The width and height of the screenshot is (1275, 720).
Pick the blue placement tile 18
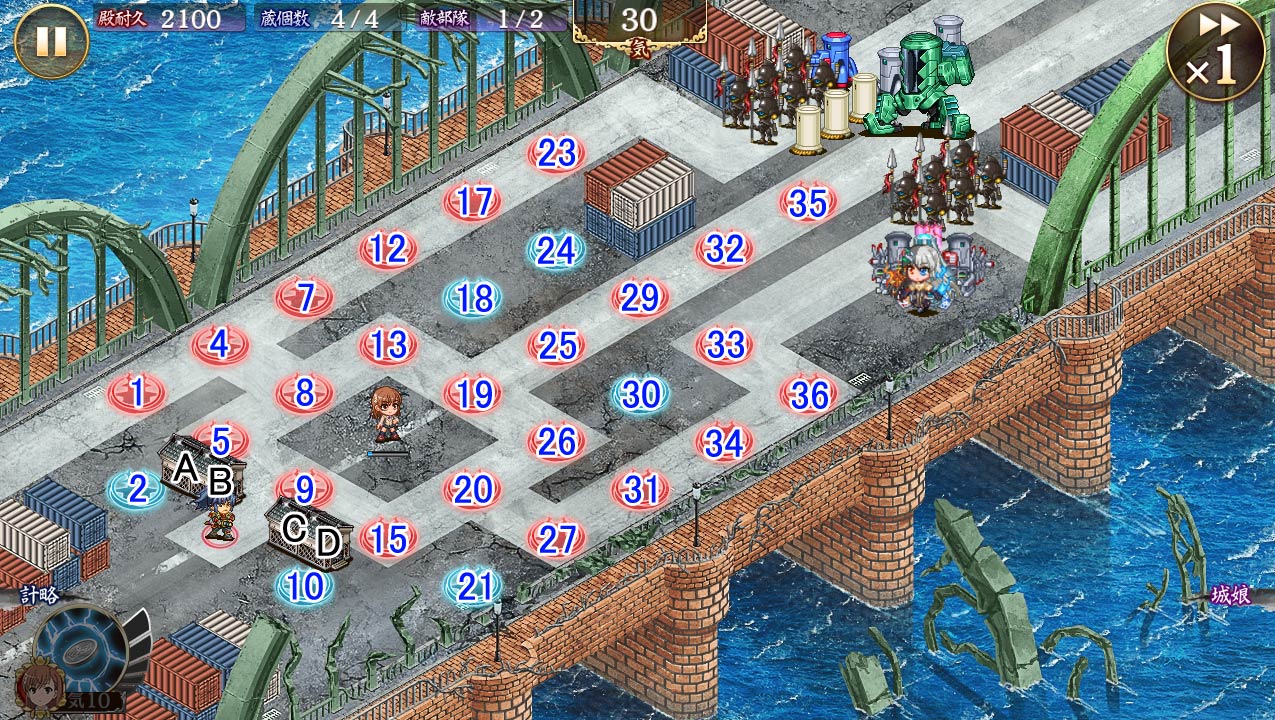pyautogui.click(x=473, y=298)
